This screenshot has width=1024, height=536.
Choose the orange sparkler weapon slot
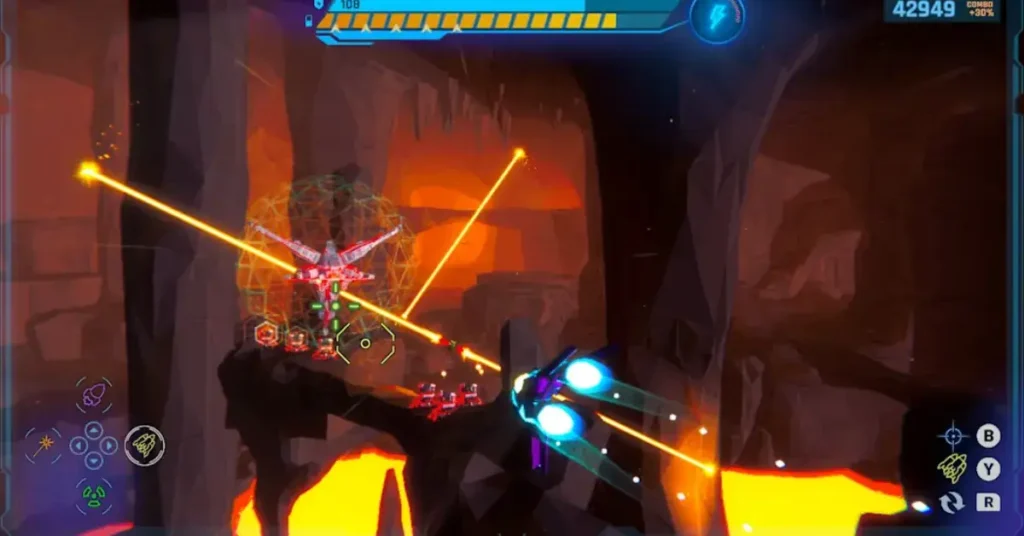pyautogui.click(x=43, y=445)
